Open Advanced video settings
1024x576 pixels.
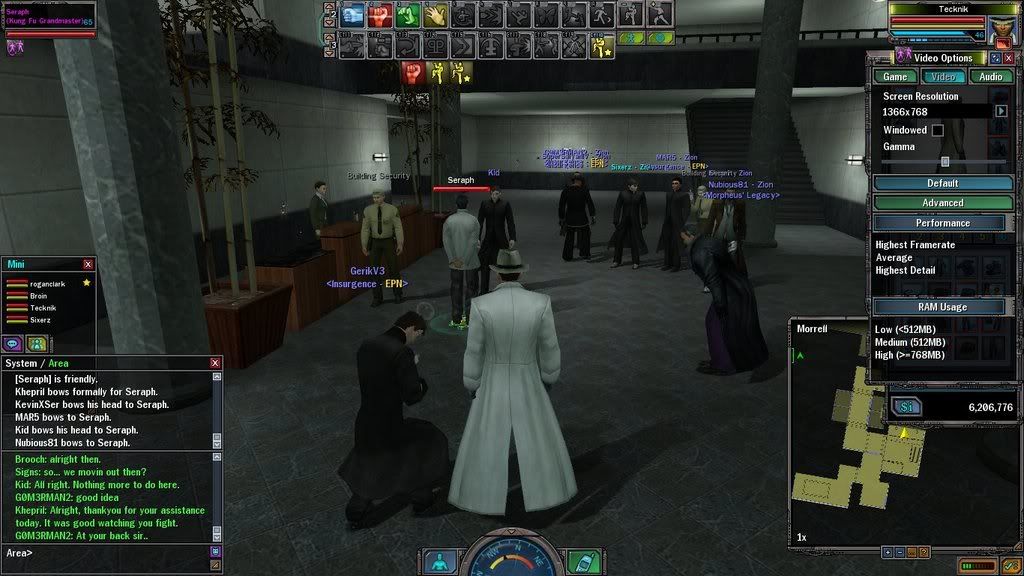point(942,203)
